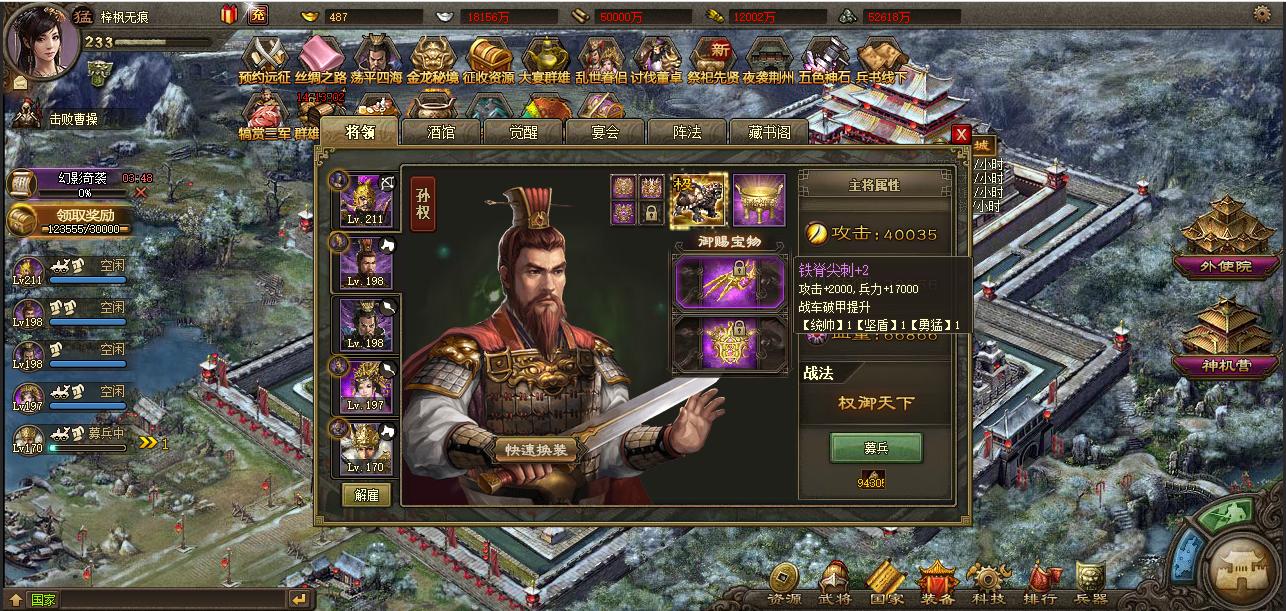Viewport: 1286px width, 611px height.
Task: Select the Lv. 211 general portrait
Action: pyautogui.click(x=365, y=200)
